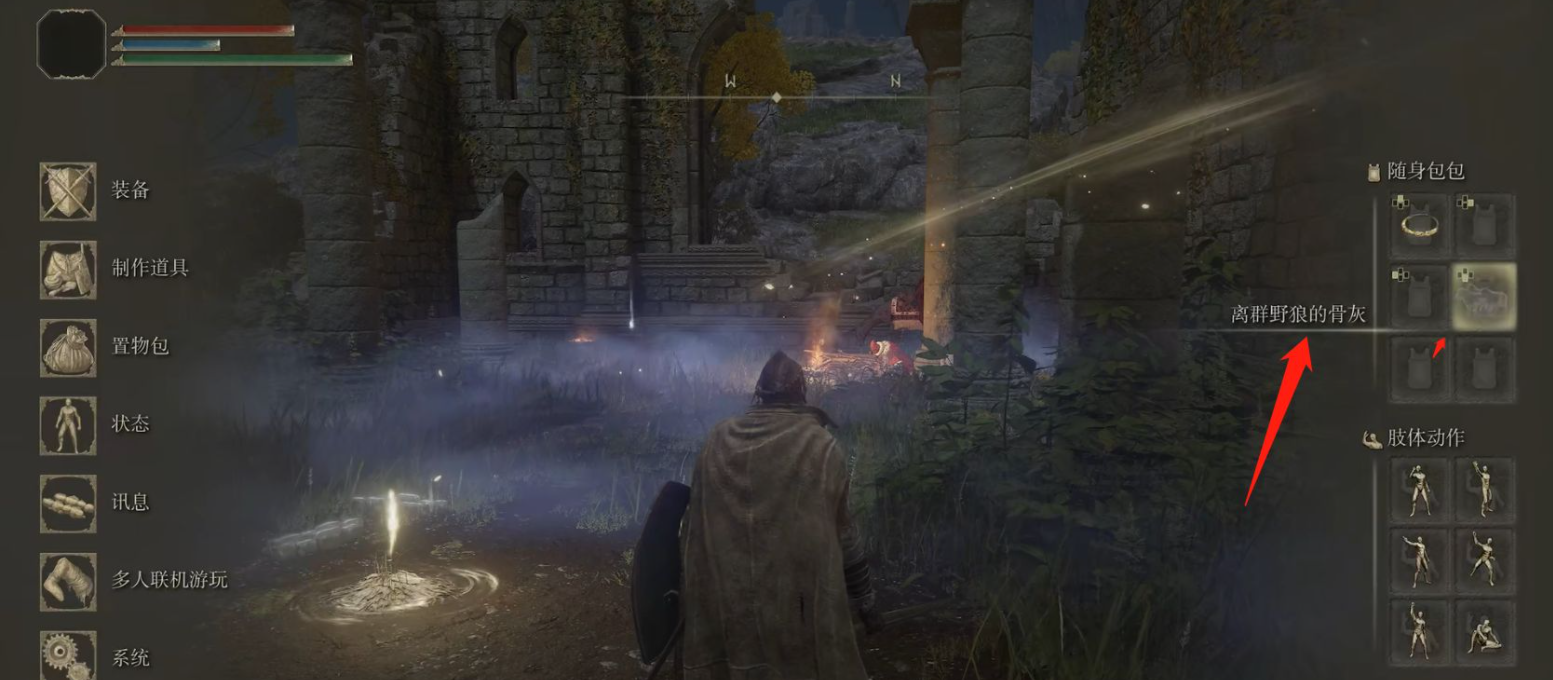Select the golden ring pouch slot
This screenshot has width=1553, height=680.
(1419, 226)
